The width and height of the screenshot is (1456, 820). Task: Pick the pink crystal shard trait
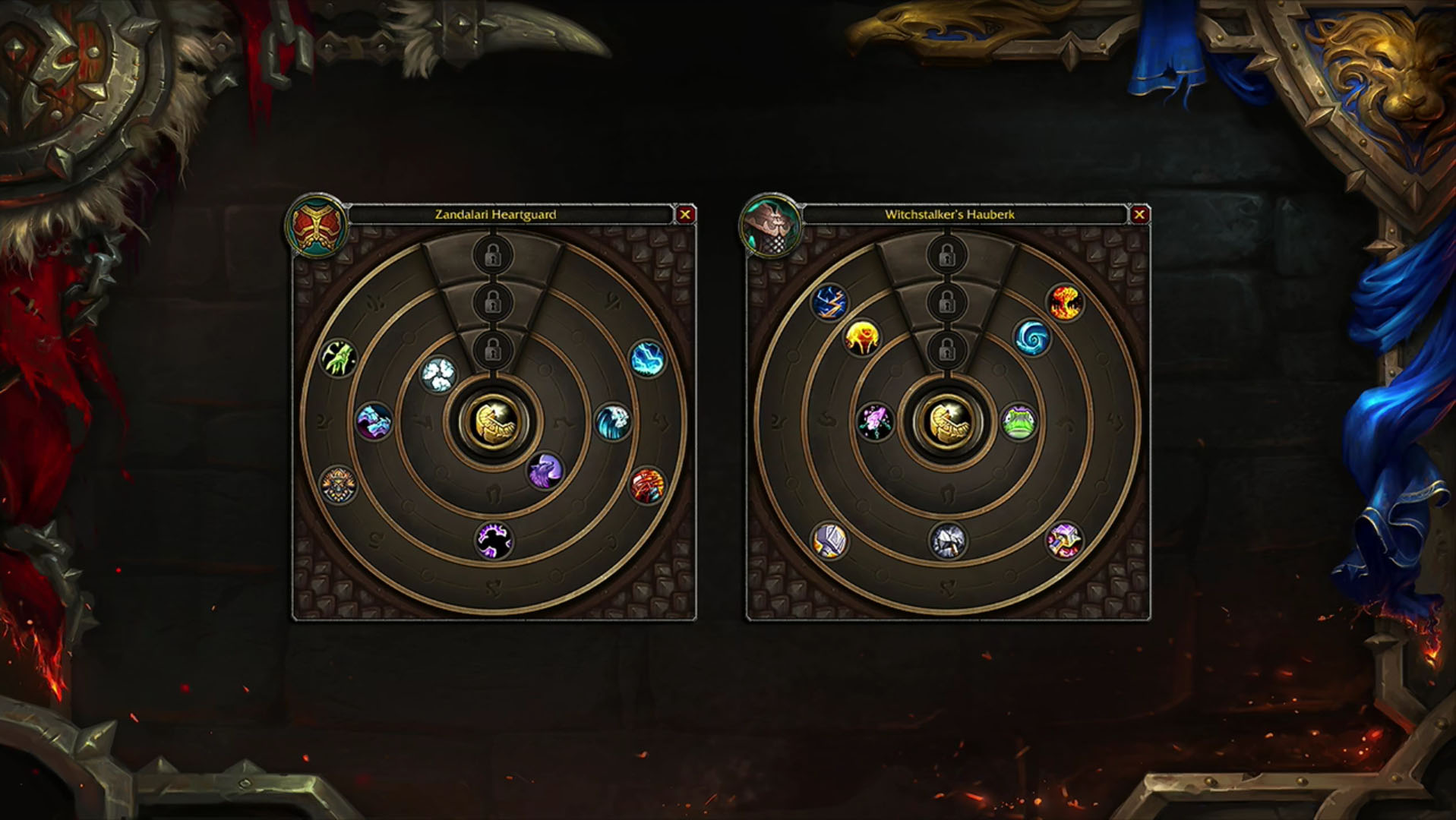(875, 422)
